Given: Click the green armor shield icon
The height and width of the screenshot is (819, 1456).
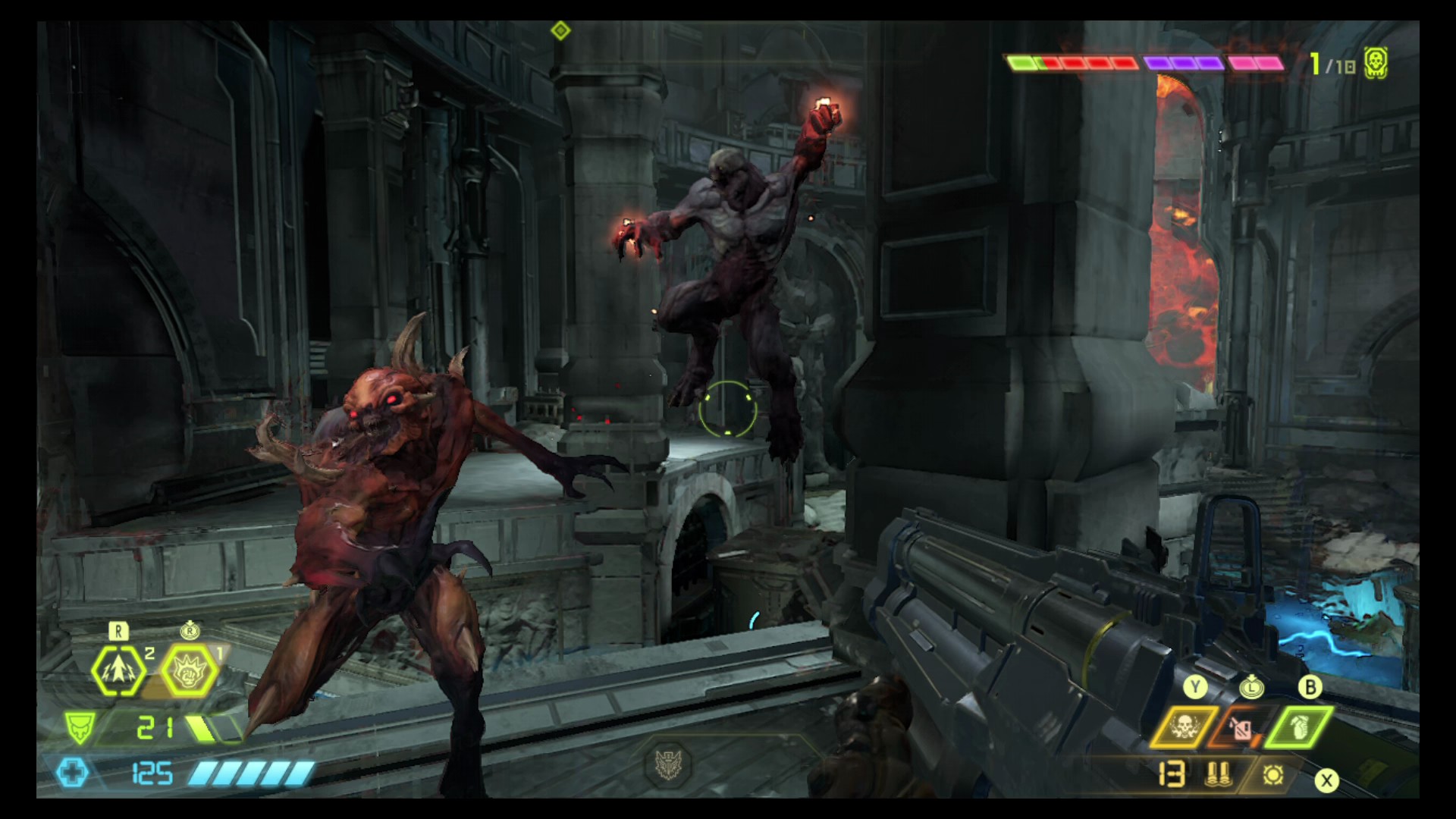Looking at the screenshot, I should click(x=79, y=728).
